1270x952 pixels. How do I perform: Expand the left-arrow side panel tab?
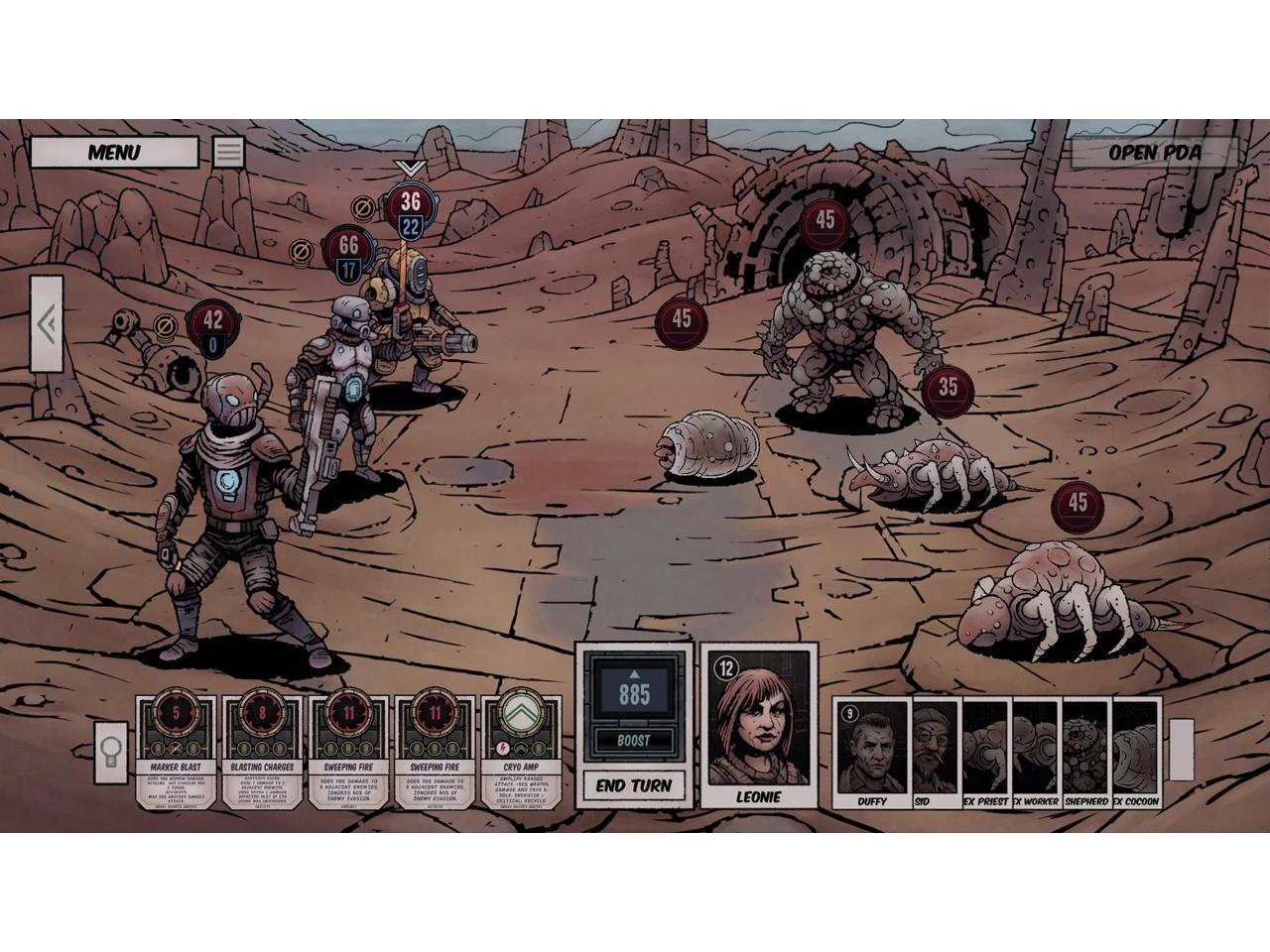(47, 324)
